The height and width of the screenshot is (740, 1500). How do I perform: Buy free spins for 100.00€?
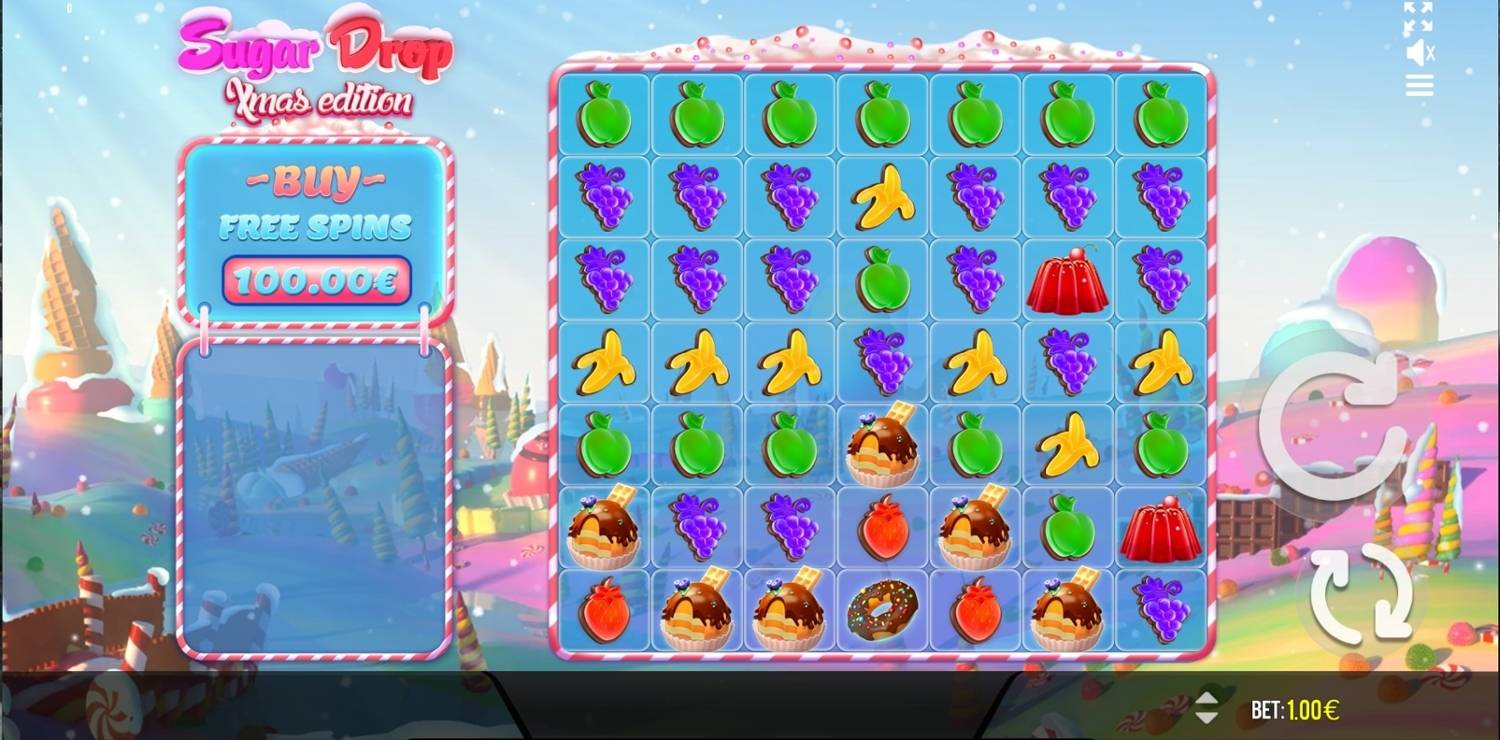click(x=316, y=279)
